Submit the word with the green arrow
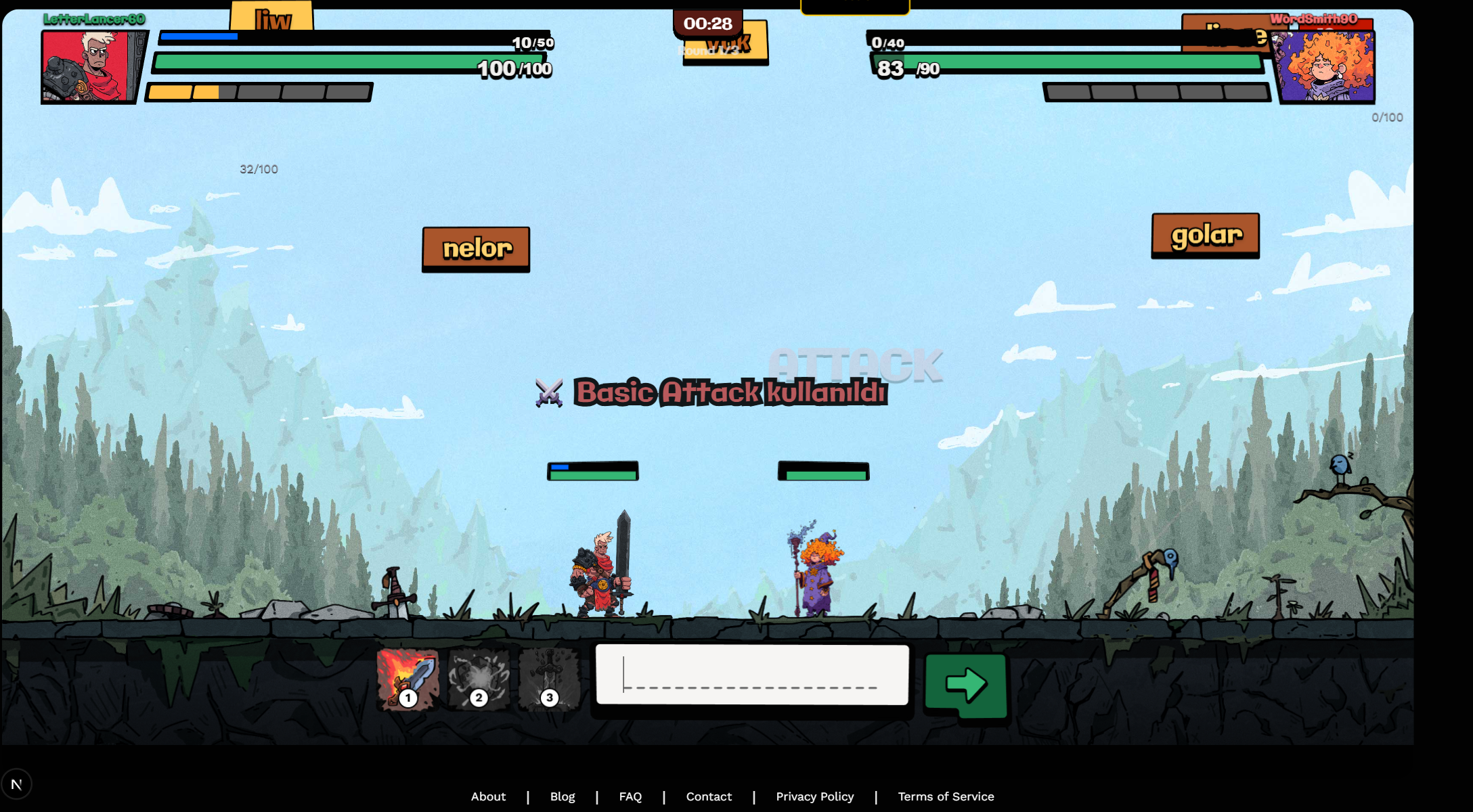Screen dimensions: 1473x812 click(x=966, y=685)
